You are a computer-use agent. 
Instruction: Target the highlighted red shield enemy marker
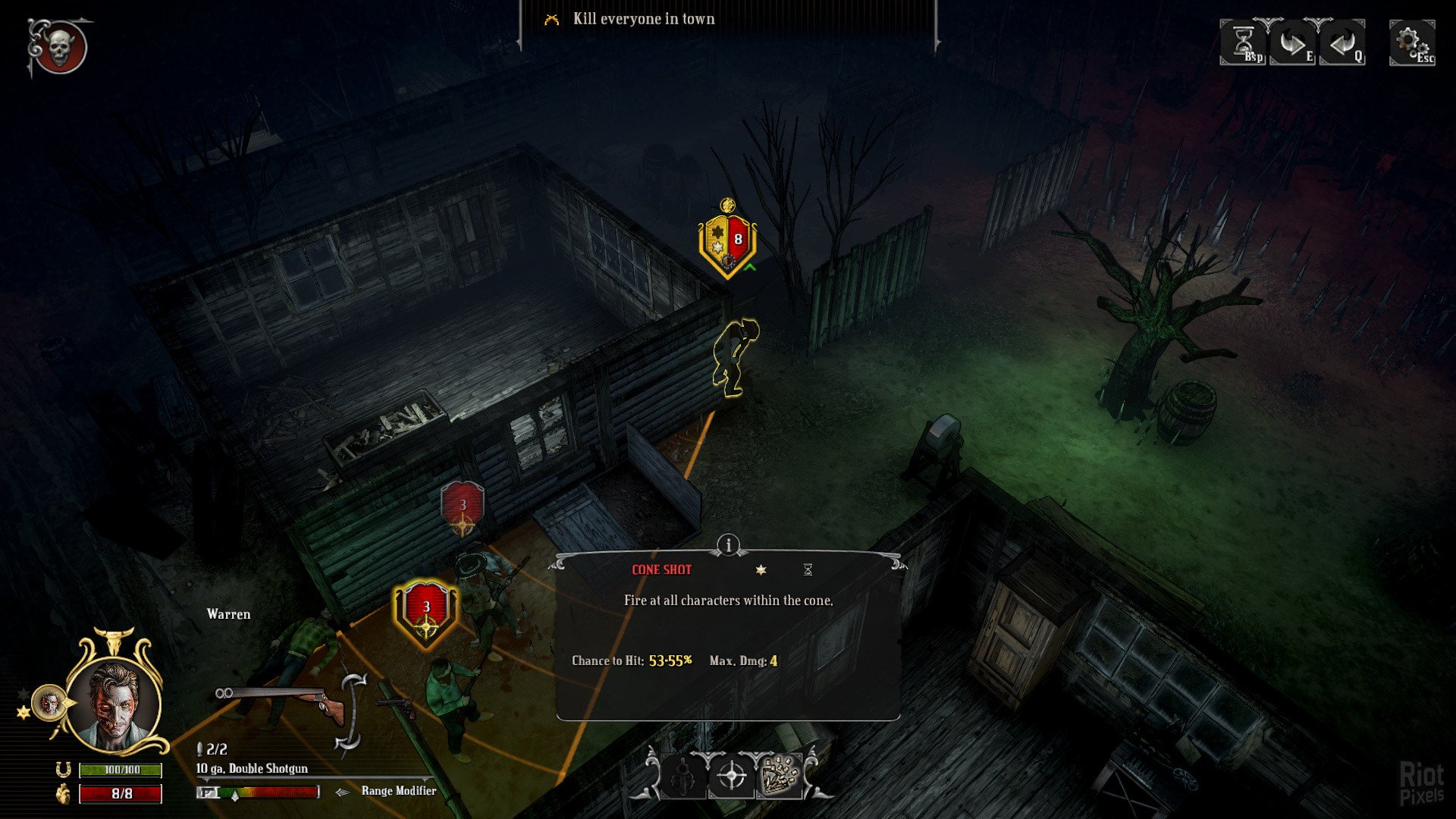click(426, 611)
